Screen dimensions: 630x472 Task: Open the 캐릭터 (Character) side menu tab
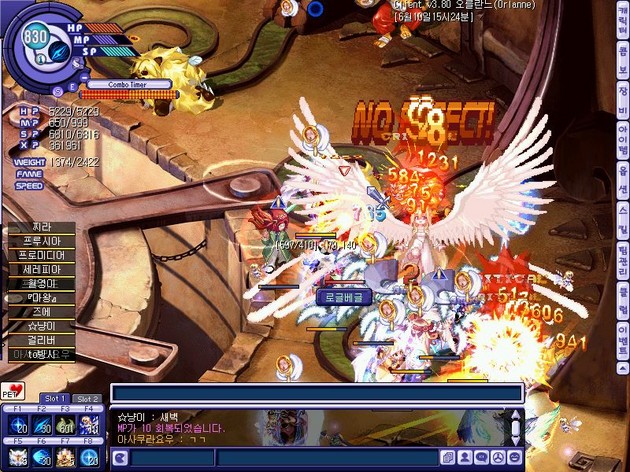pos(622,21)
